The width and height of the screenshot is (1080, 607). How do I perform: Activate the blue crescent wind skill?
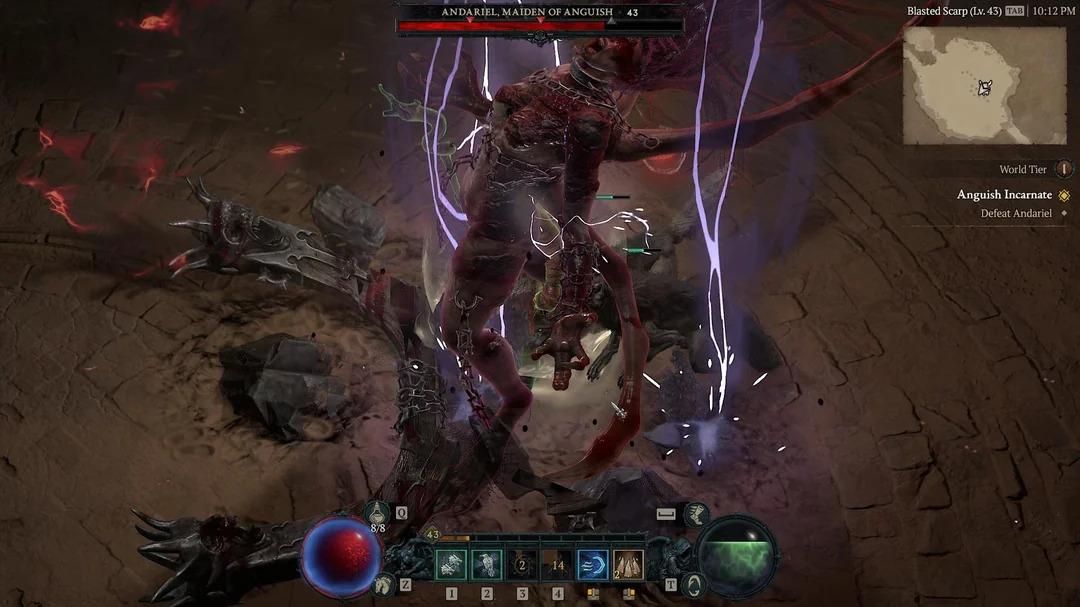[x=593, y=566]
